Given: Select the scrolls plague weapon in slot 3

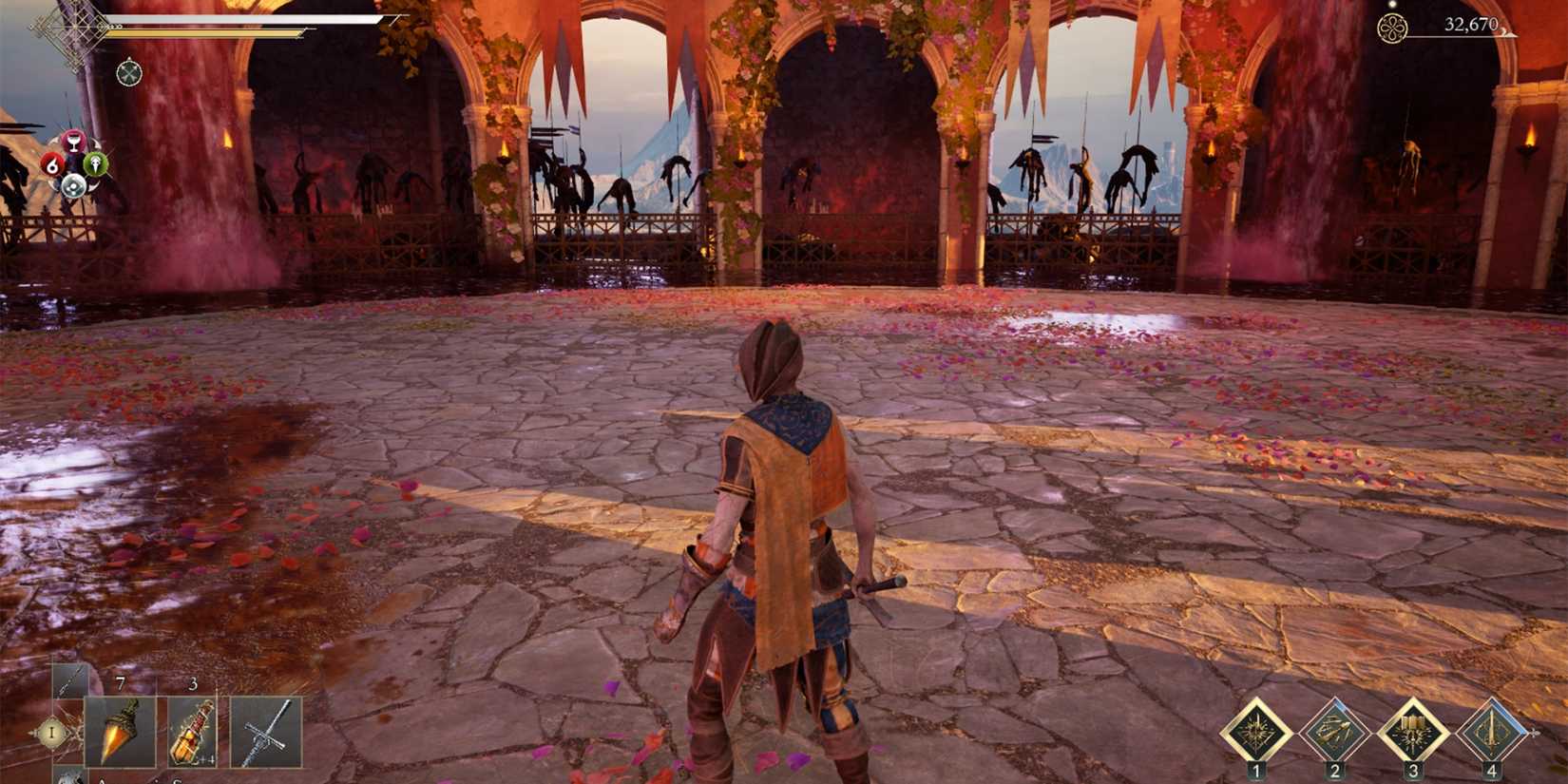Looking at the screenshot, I should pos(1413,730).
